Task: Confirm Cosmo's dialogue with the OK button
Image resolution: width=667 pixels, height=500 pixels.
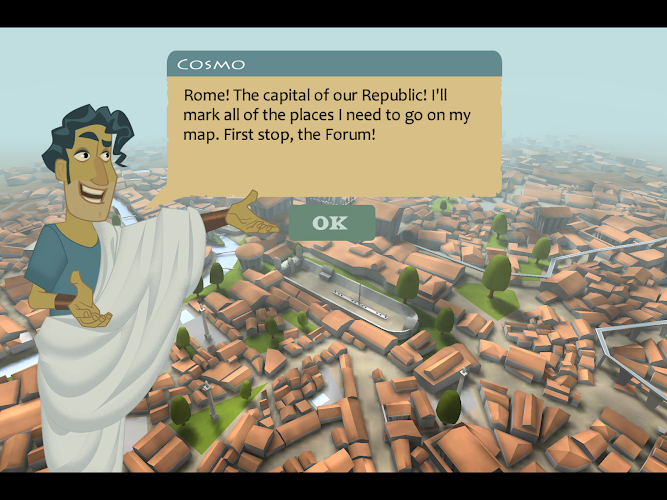Action: tap(331, 222)
